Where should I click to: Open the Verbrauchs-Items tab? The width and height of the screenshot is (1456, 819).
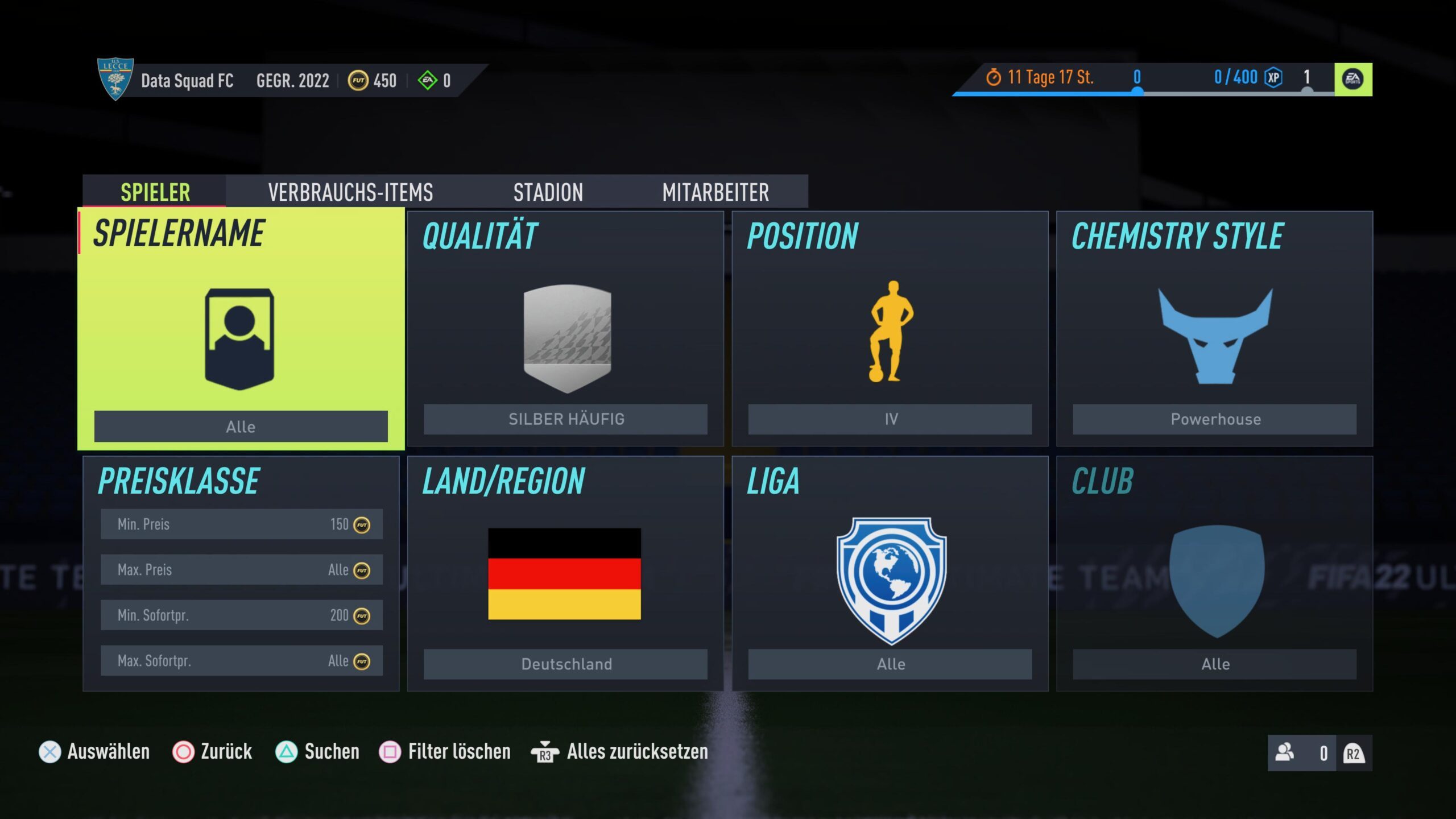(x=350, y=192)
